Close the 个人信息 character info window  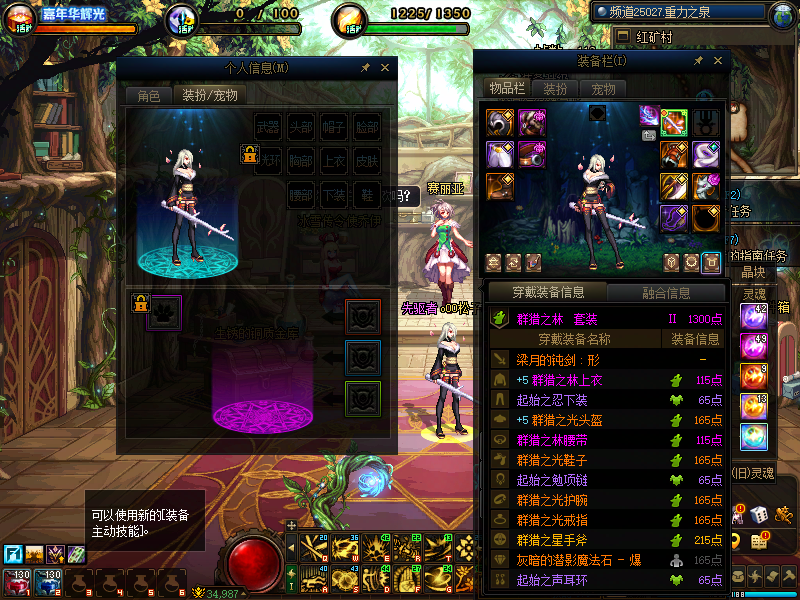[x=387, y=68]
